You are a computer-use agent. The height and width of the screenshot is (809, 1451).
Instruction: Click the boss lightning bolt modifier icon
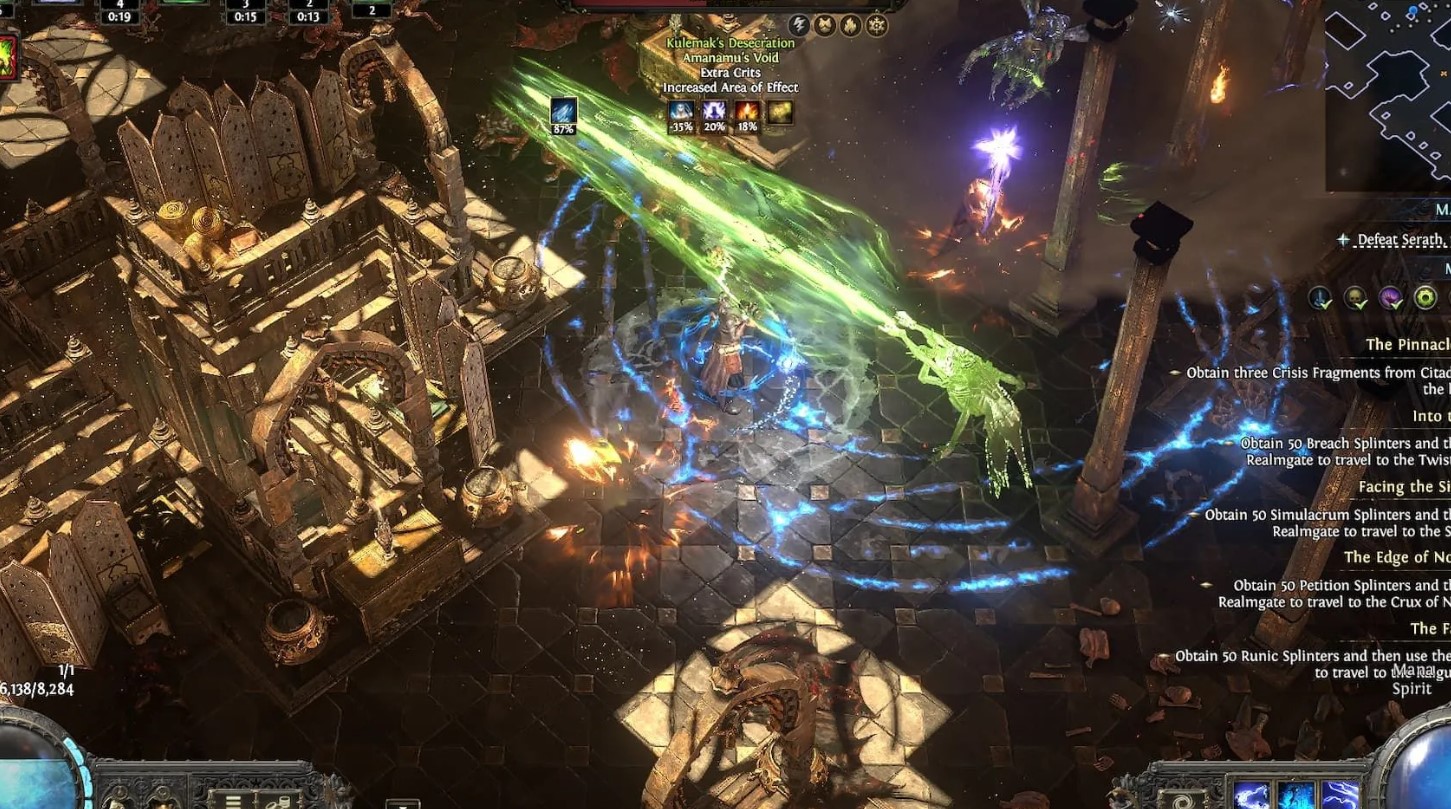pyautogui.click(x=799, y=25)
